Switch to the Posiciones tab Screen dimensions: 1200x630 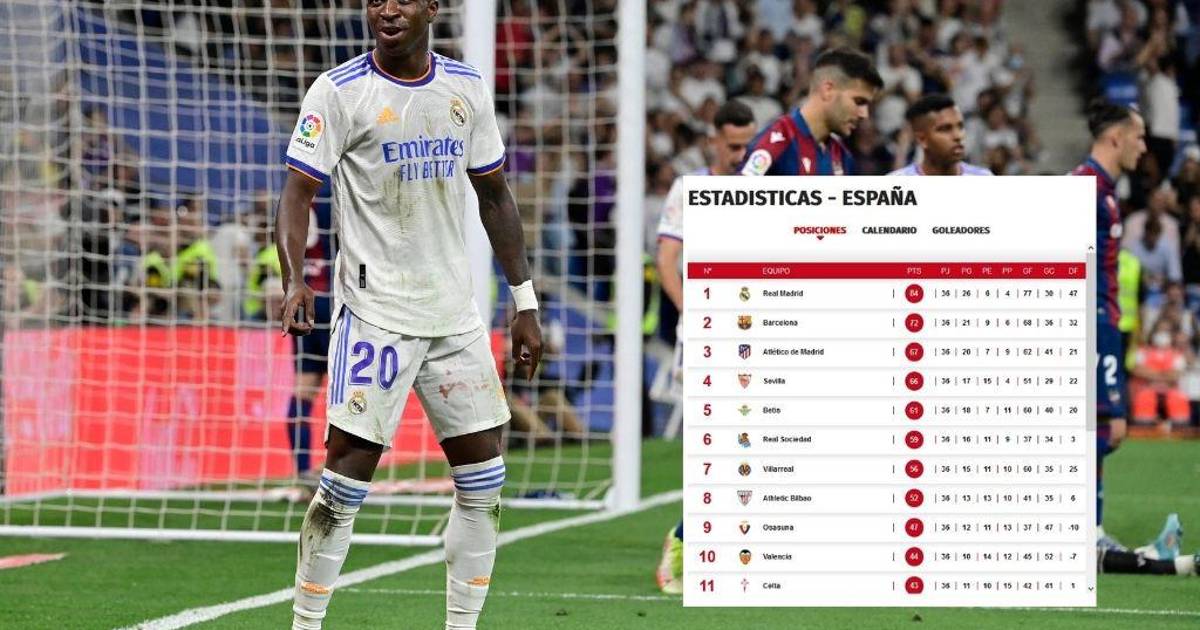click(819, 230)
